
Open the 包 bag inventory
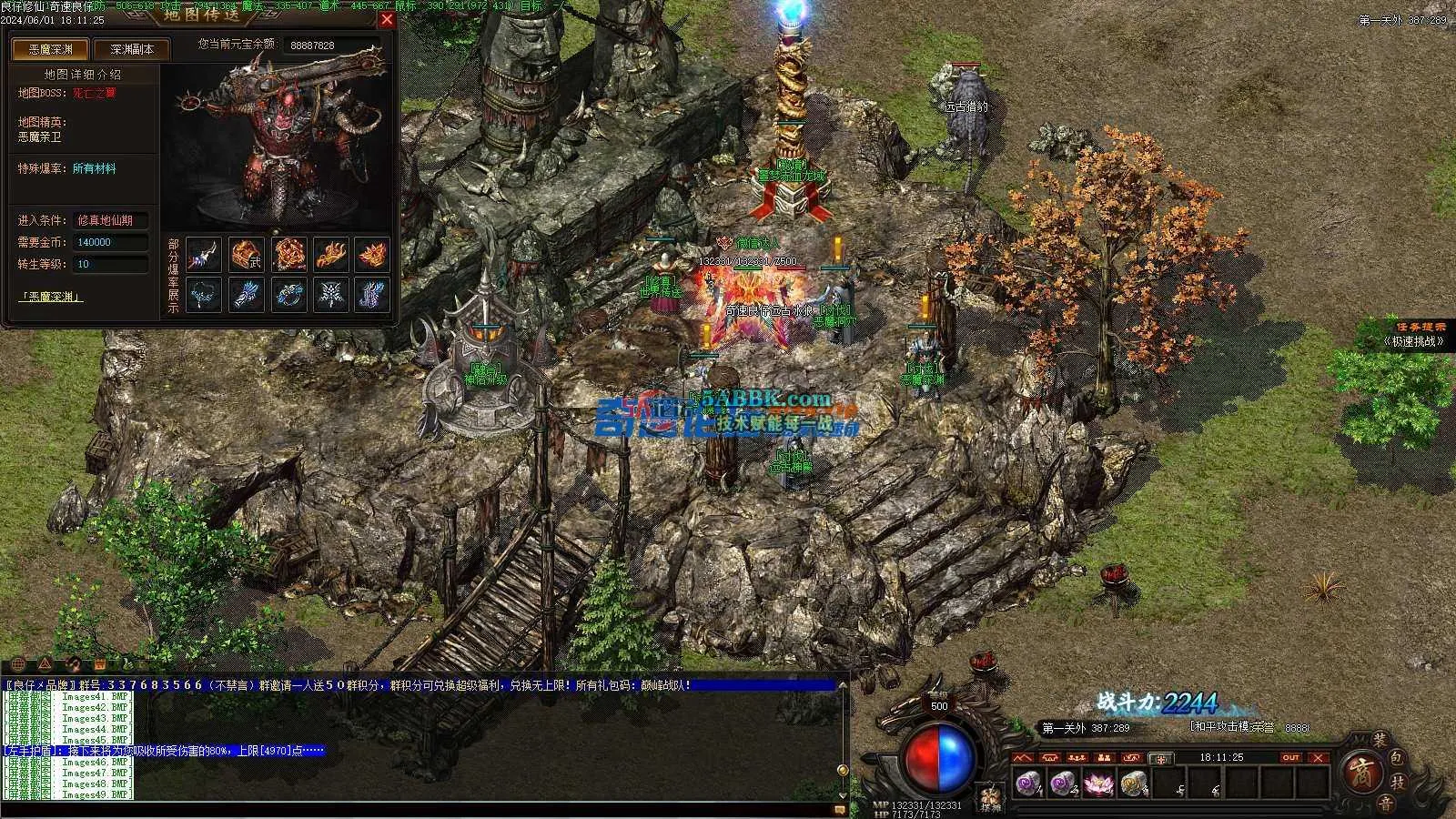click(x=1398, y=757)
